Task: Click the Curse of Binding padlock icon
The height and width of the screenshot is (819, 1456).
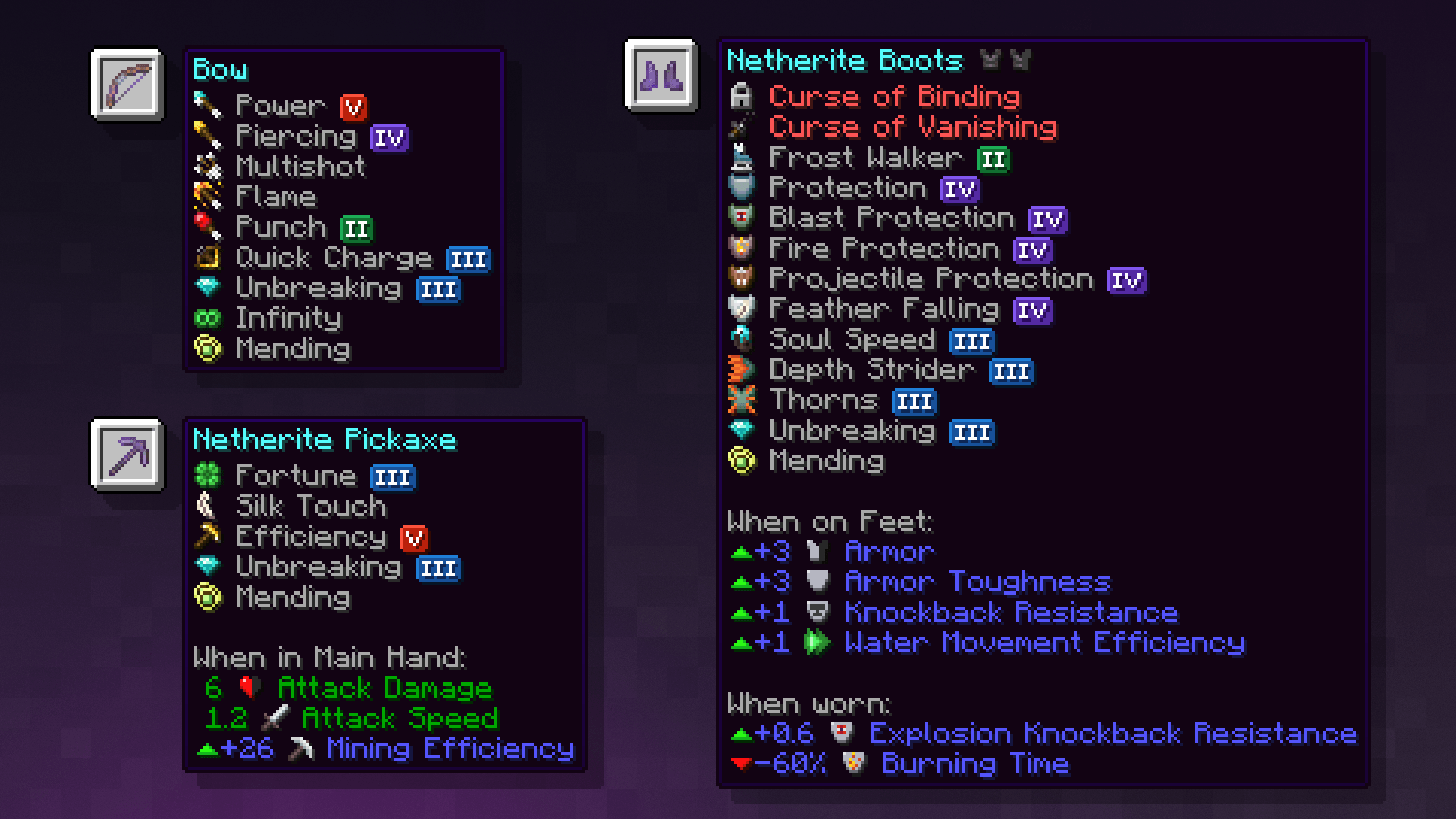Action: coord(741,96)
